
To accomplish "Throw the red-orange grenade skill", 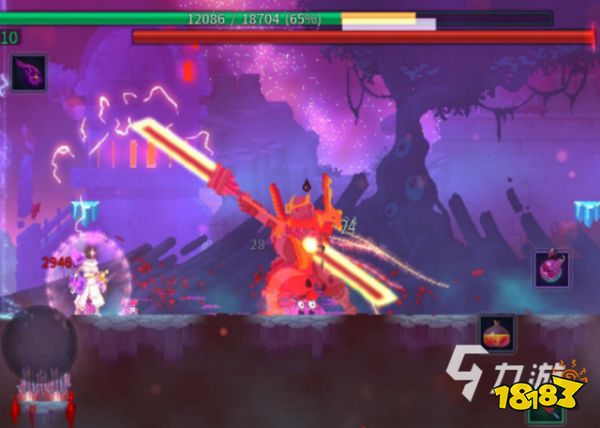I will [497, 334].
